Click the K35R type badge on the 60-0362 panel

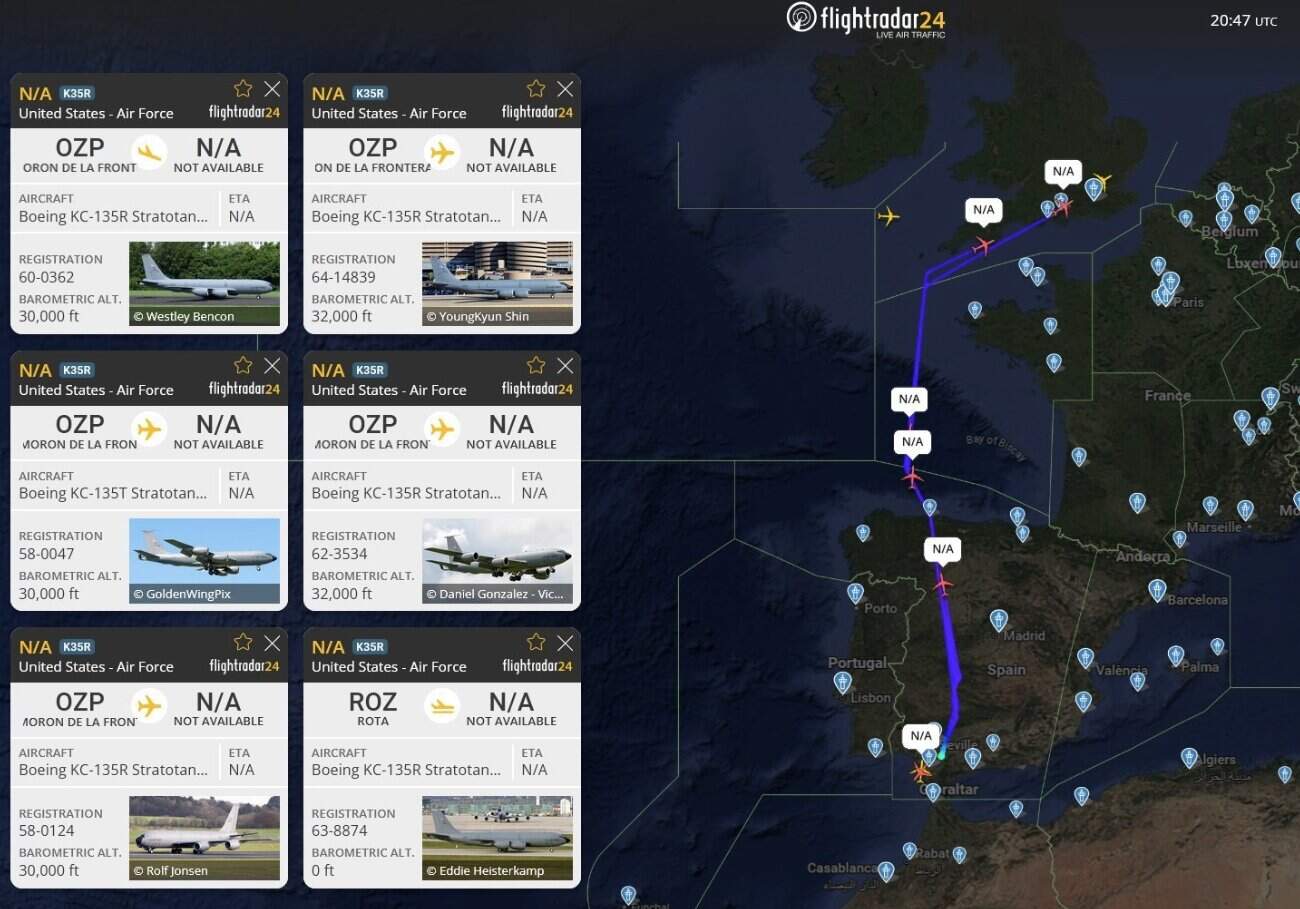[77, 92]
